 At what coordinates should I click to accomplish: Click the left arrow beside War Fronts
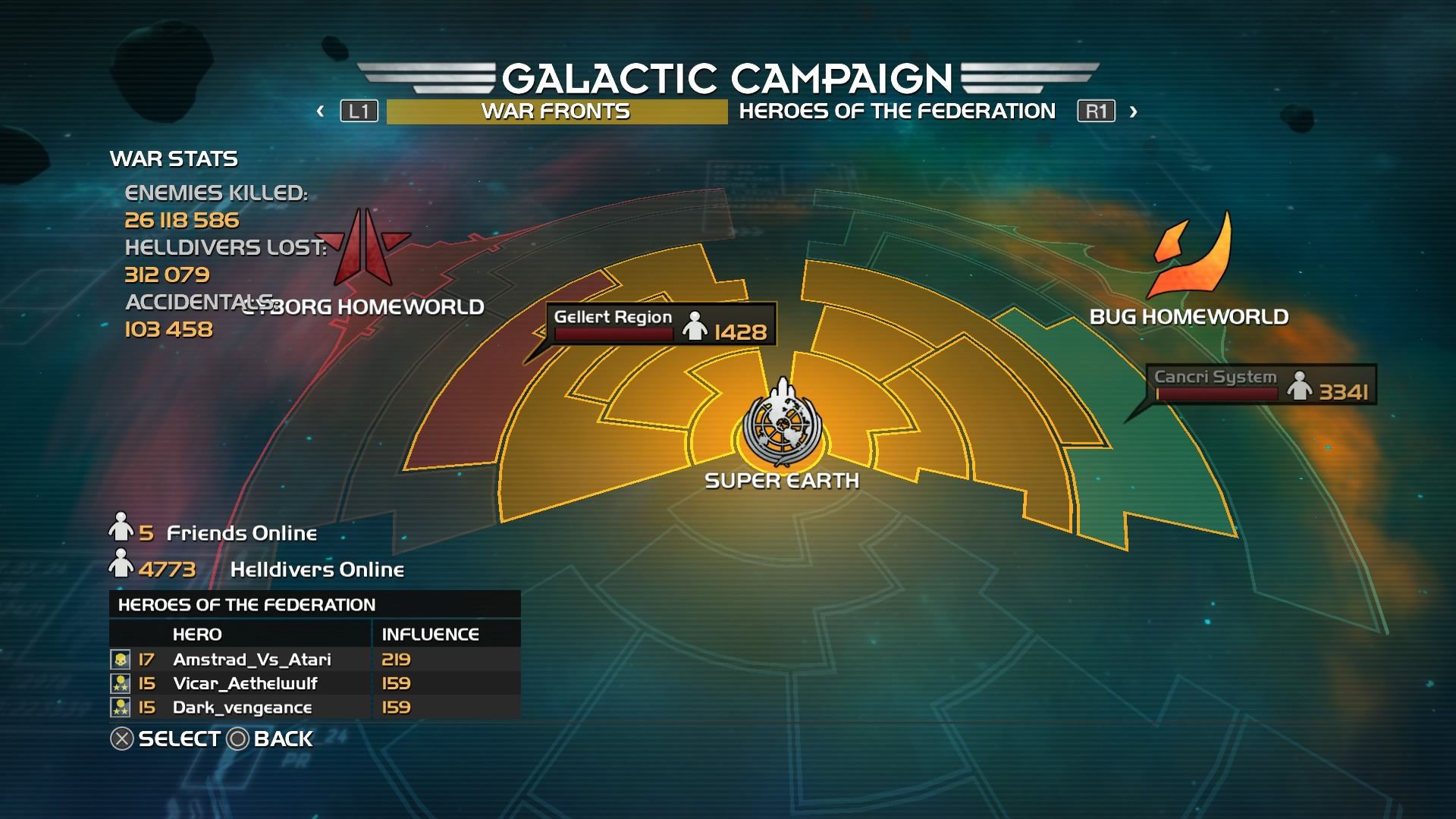click(321, 111)
